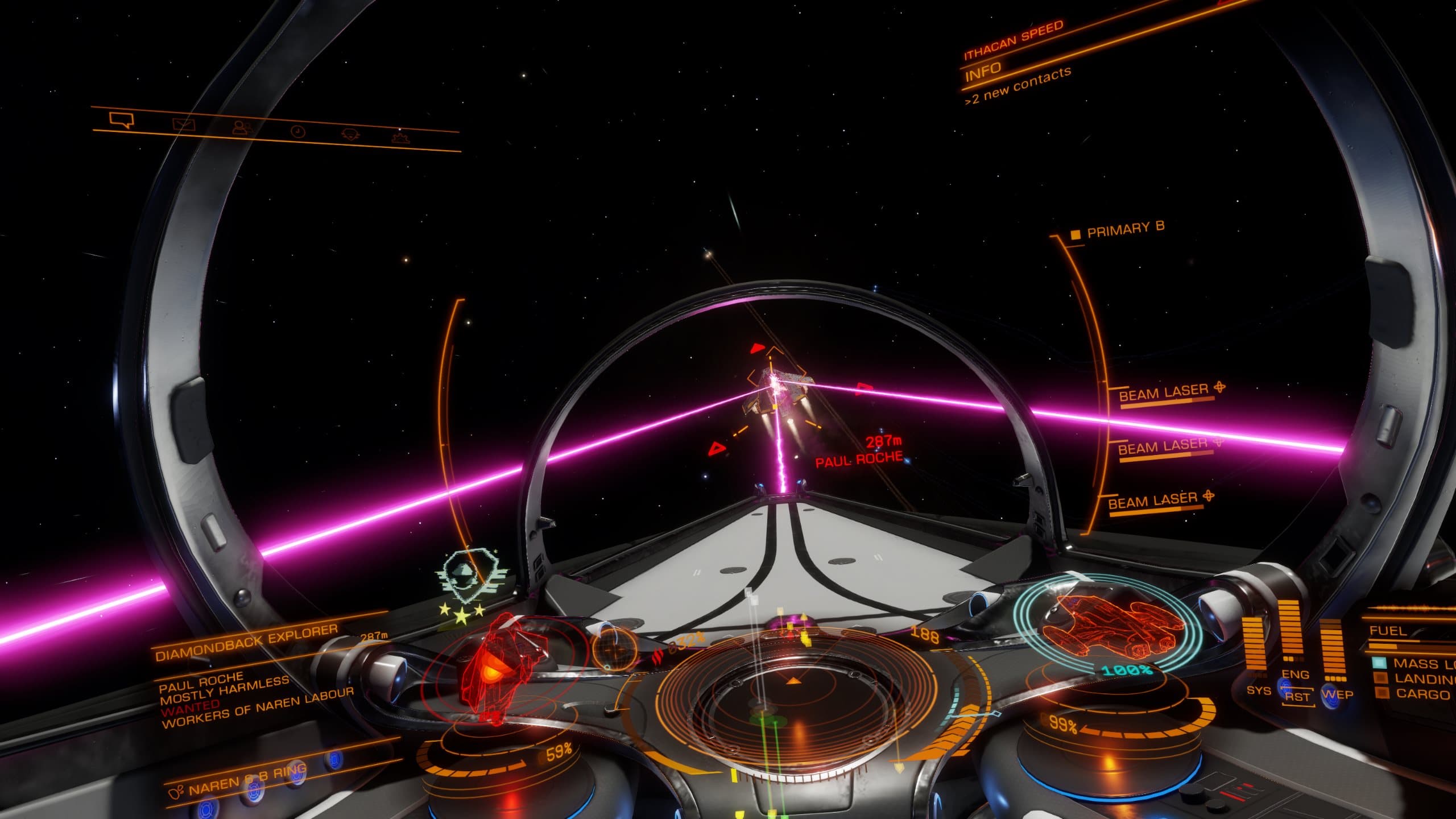This screenshot has width=1456, height=819.
Task: Select the Primary B fire group label
Action: [x=1125, y=229]
